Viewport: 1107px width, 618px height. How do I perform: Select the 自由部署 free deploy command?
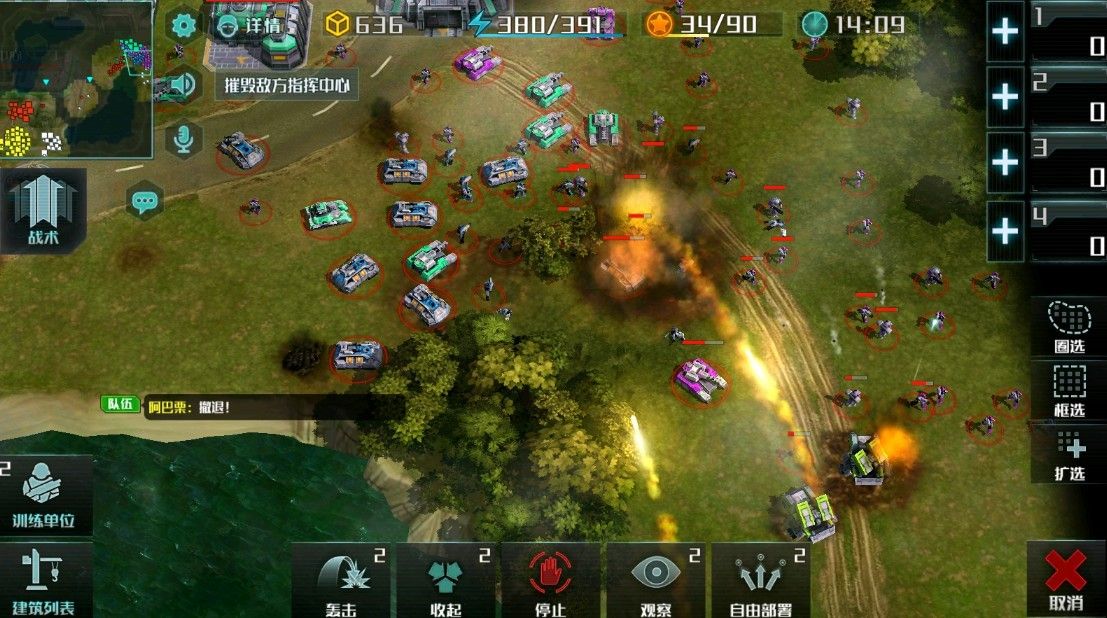click(761, 580)
